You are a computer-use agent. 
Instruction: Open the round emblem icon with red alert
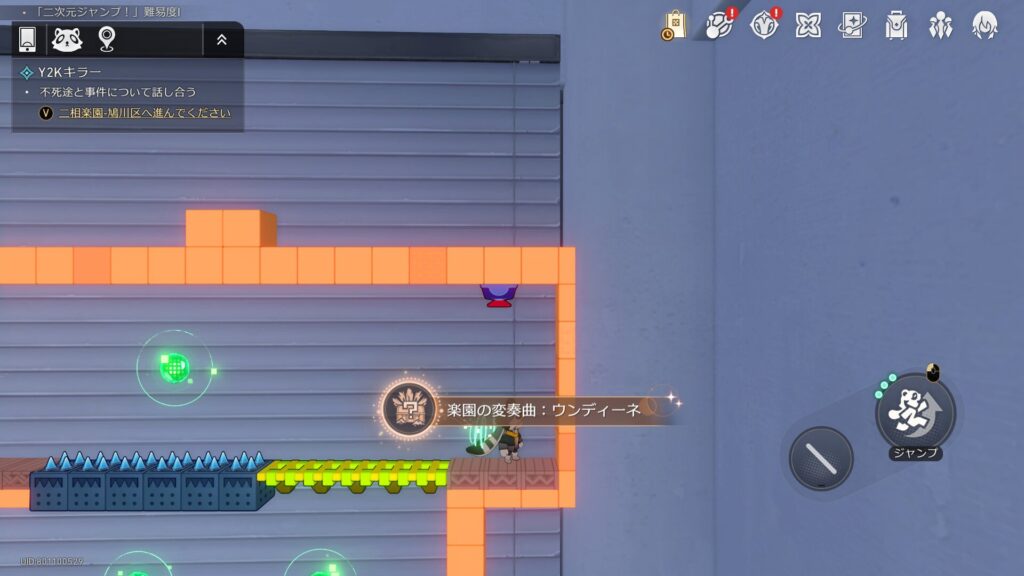tap(763, 25)
